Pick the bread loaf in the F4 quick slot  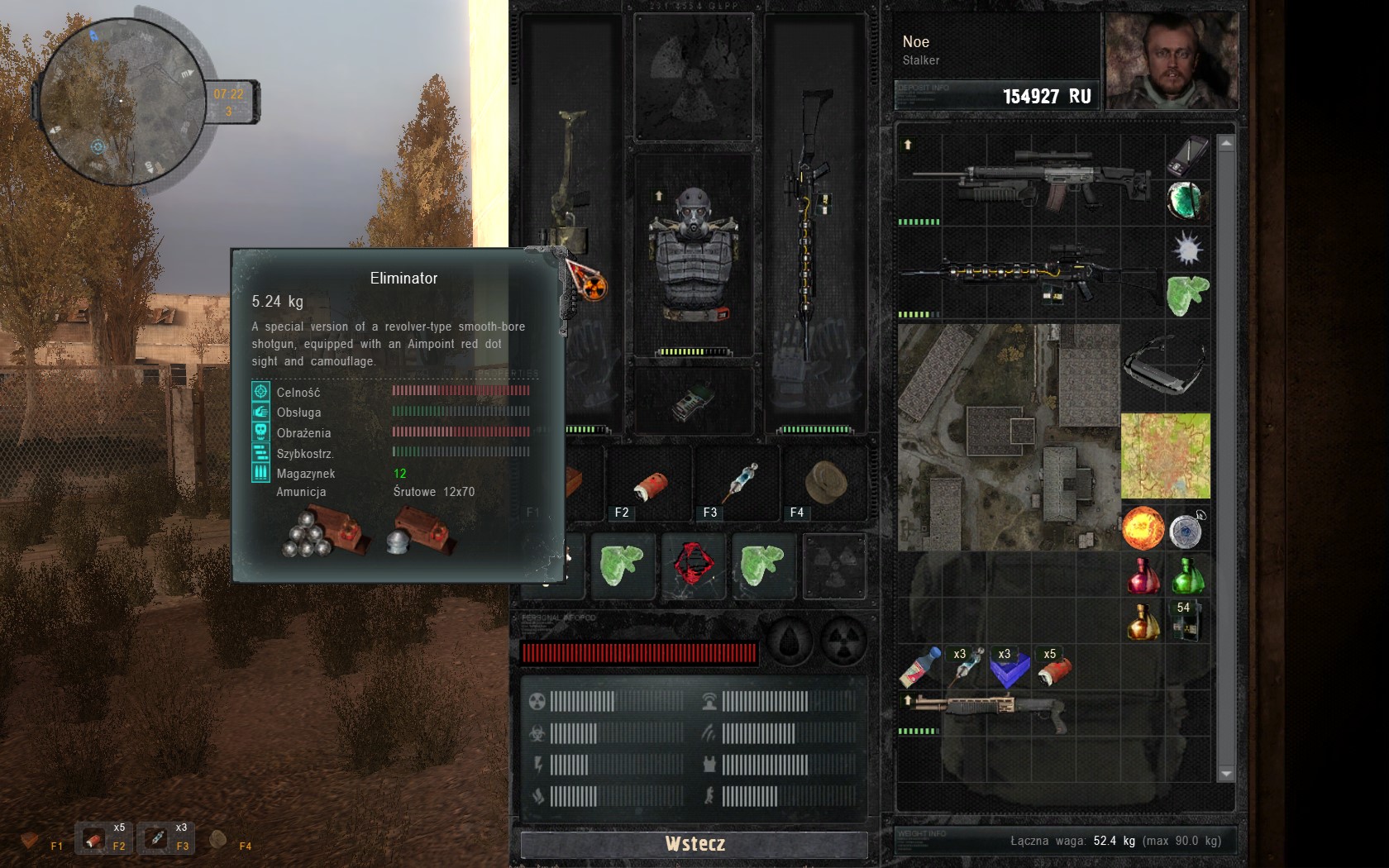[x=825, y=483]
